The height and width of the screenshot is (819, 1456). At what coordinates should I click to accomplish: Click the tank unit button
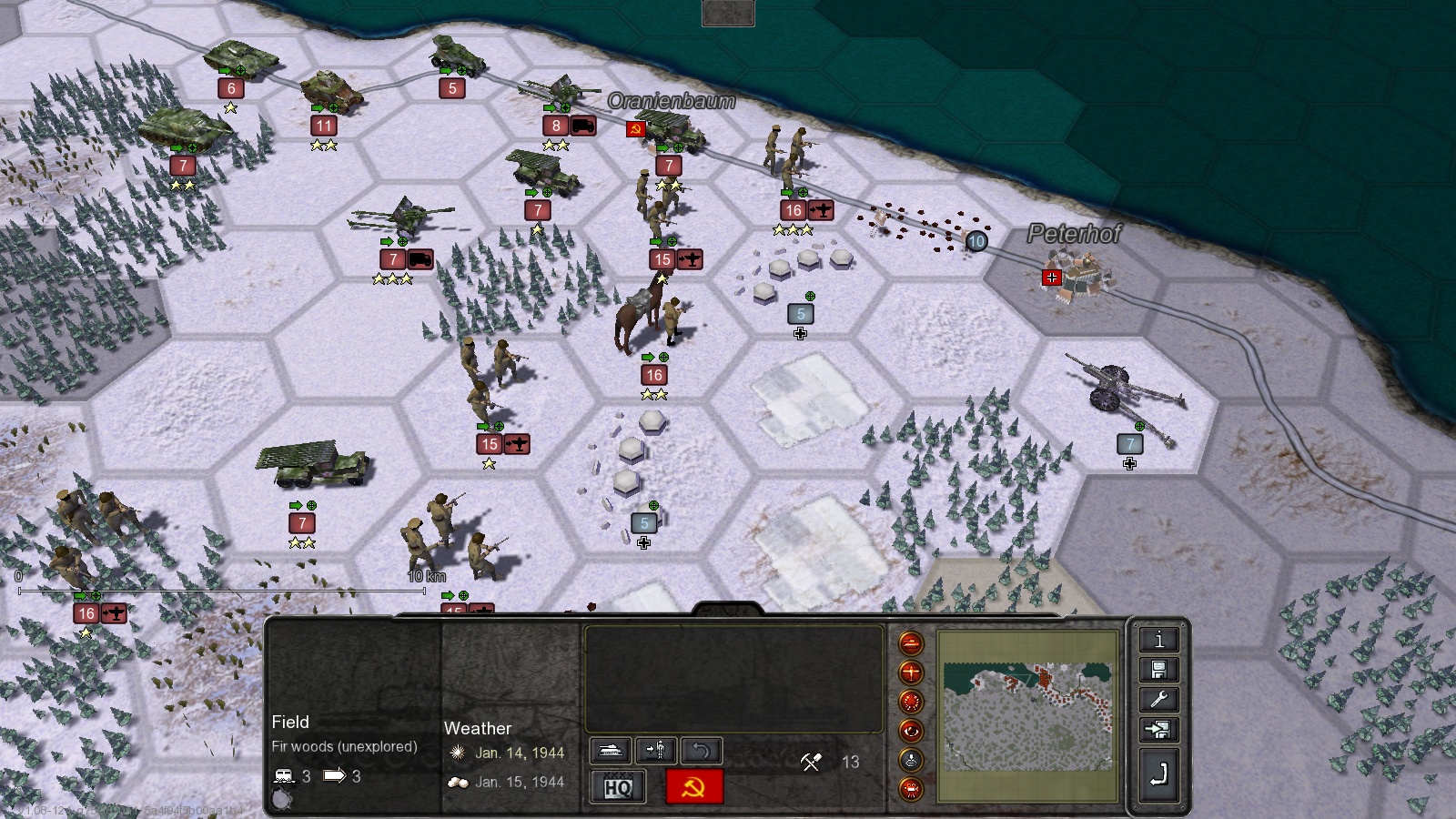point(611,750)
